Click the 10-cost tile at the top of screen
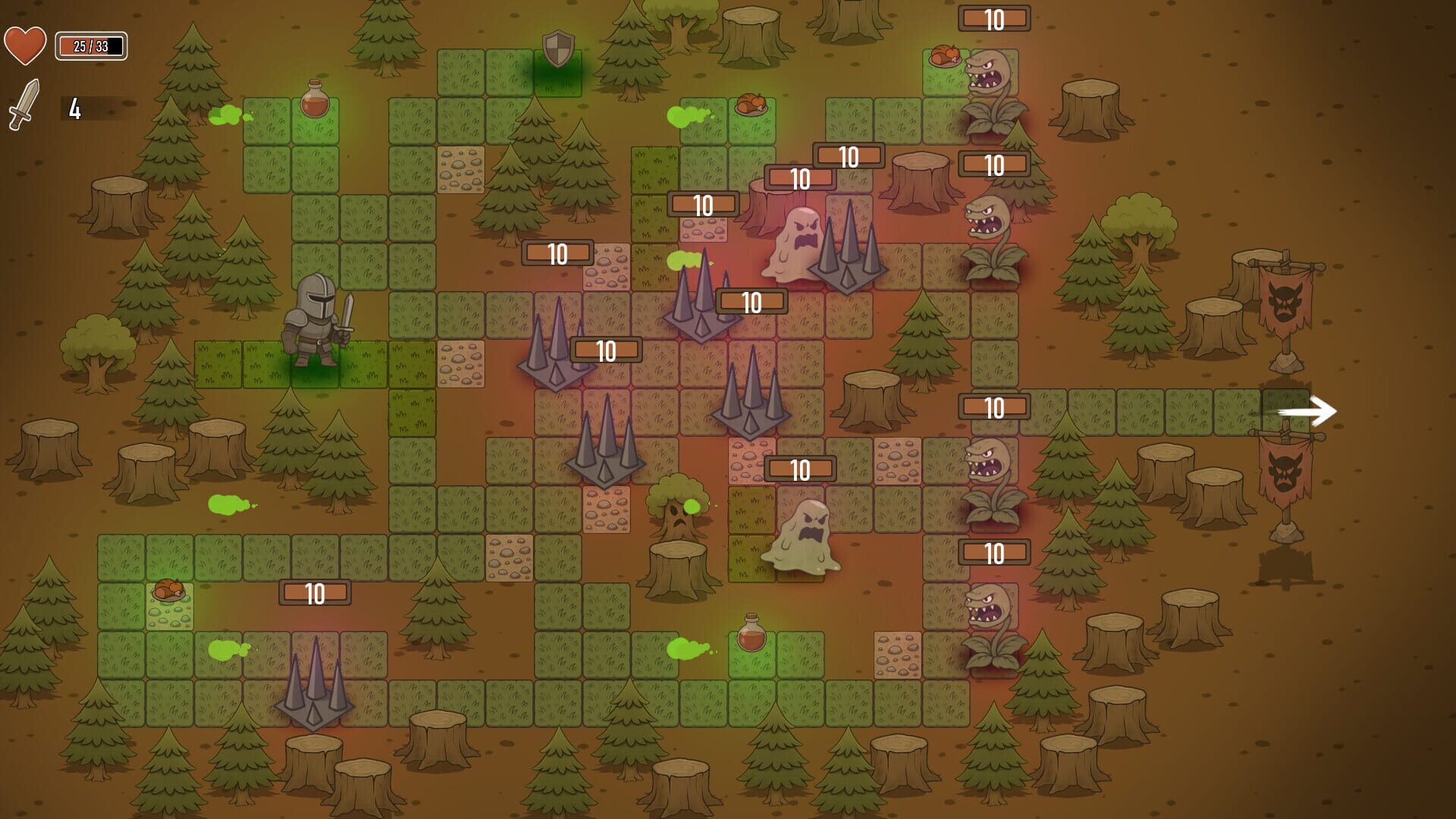The height and width of the screenshot is (819, 1456). [993, 18]
